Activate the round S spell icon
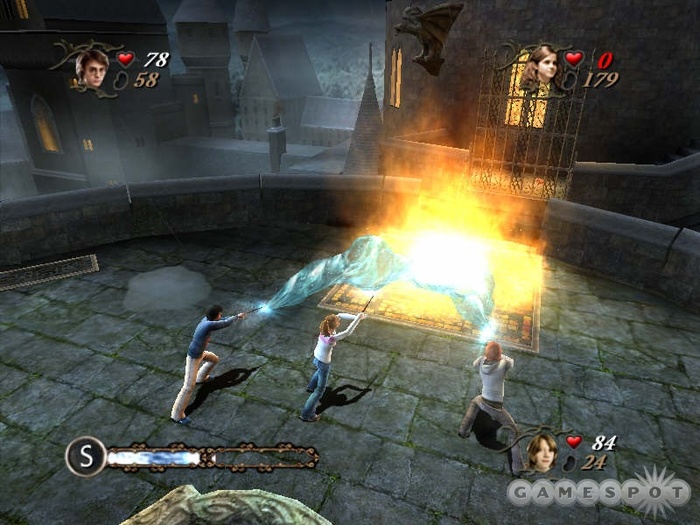The image size is (700, 525). 86,457
